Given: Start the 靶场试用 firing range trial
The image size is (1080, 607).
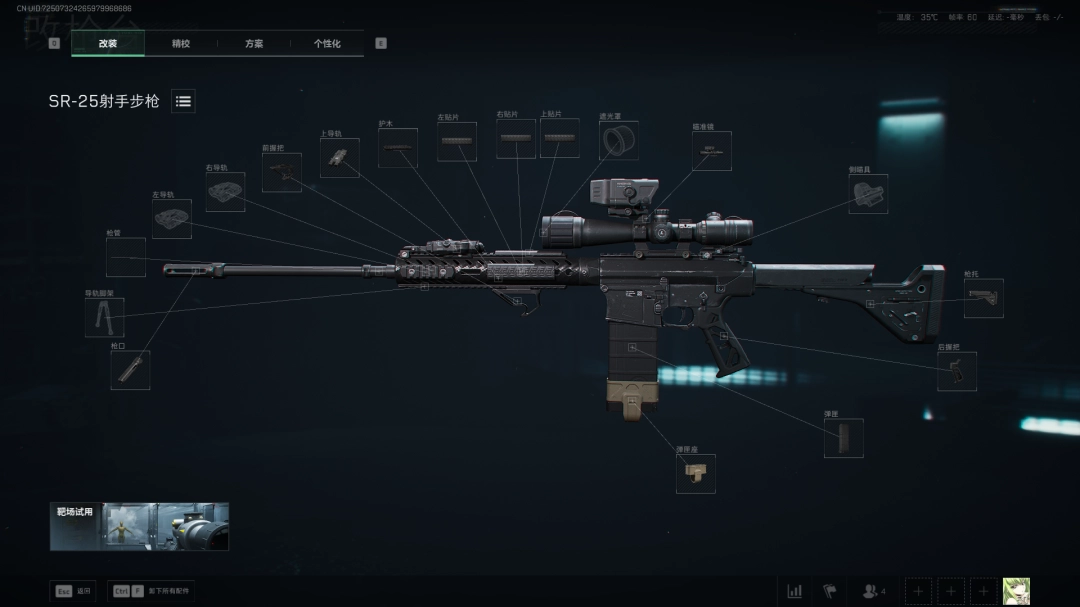Looking at the screenshot, I should (x=139, y=526).
